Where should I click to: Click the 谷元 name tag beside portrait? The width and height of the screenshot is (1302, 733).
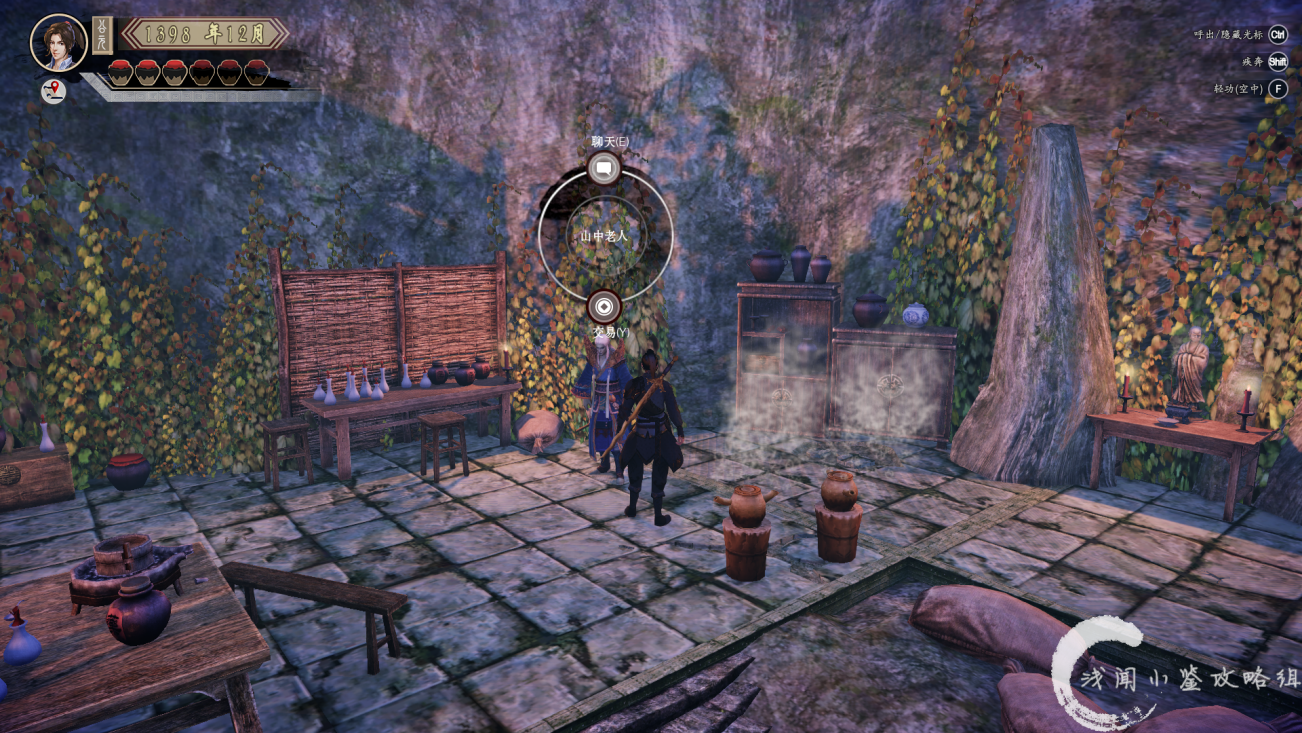102,35
